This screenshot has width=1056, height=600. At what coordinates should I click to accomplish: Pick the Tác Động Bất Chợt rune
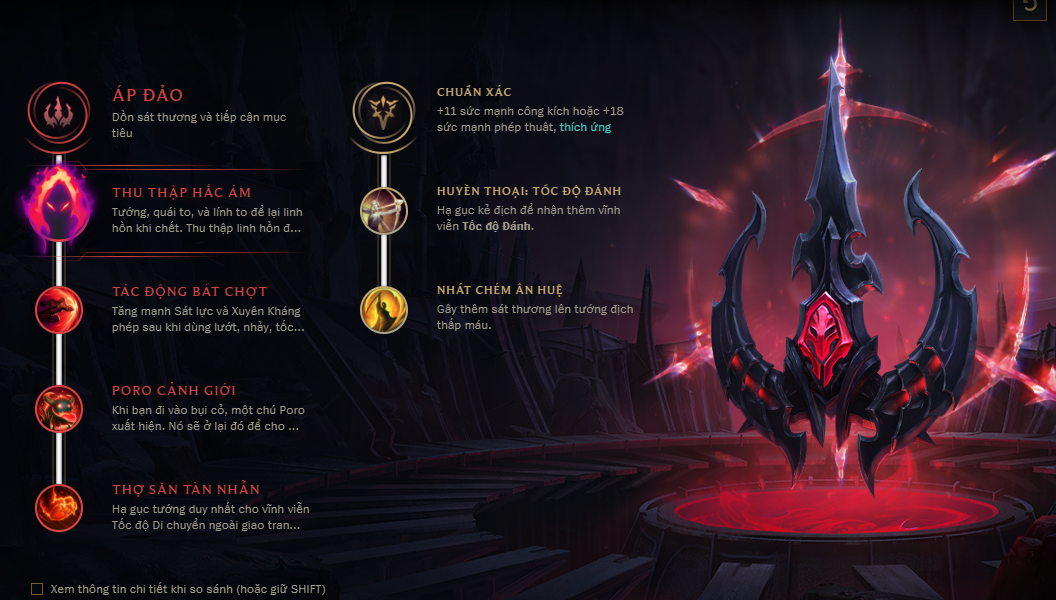click(x=58, y=309)
